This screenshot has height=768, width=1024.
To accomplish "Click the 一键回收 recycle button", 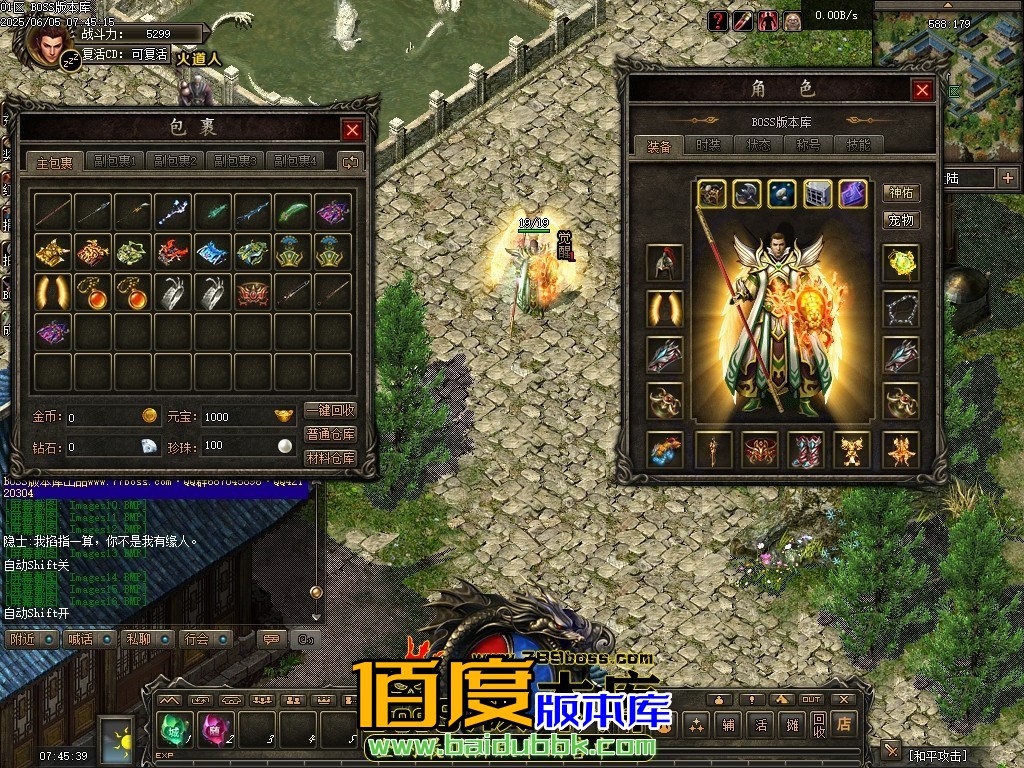I will 330,410.
